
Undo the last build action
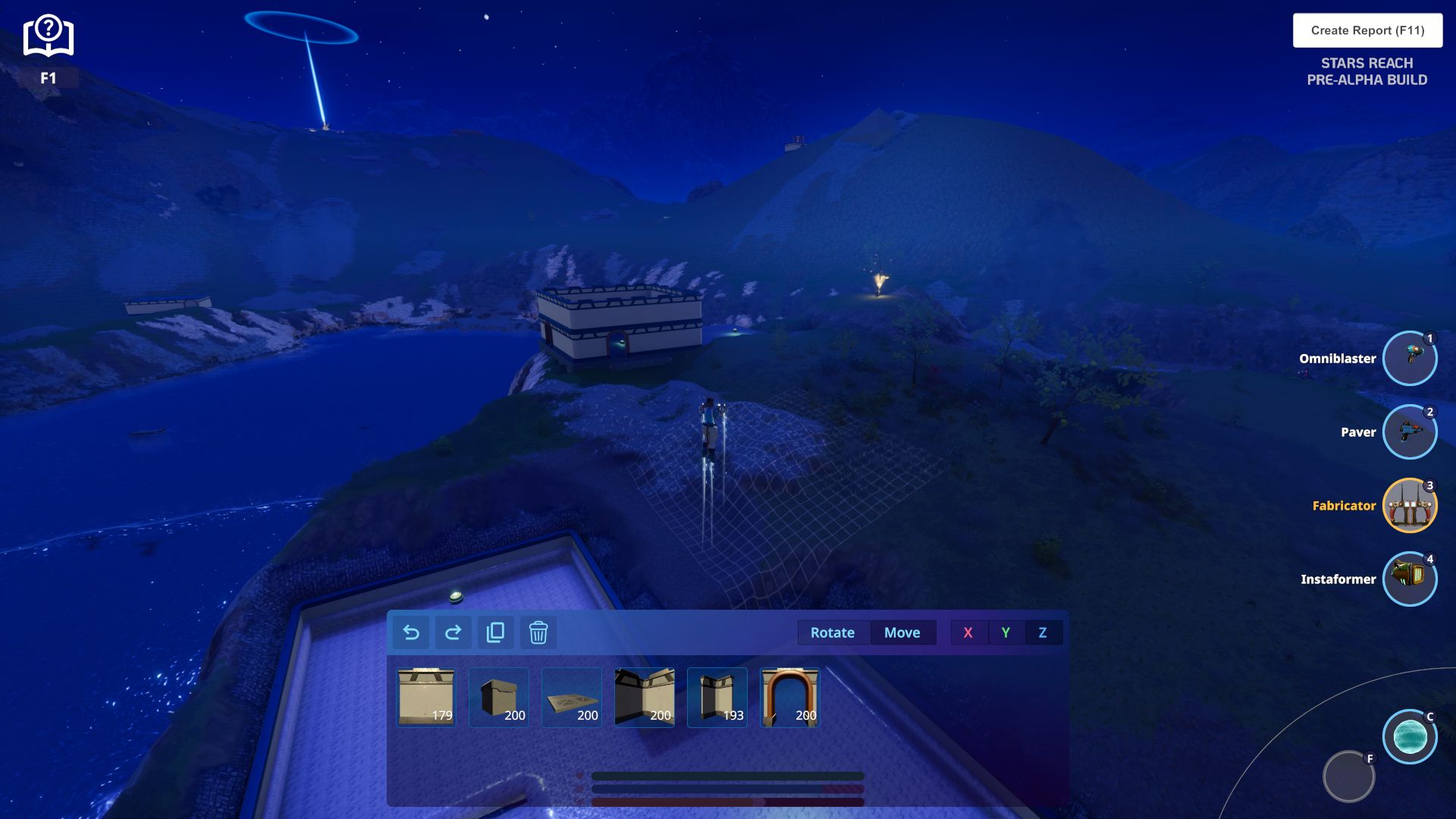(x=411, y=632)
